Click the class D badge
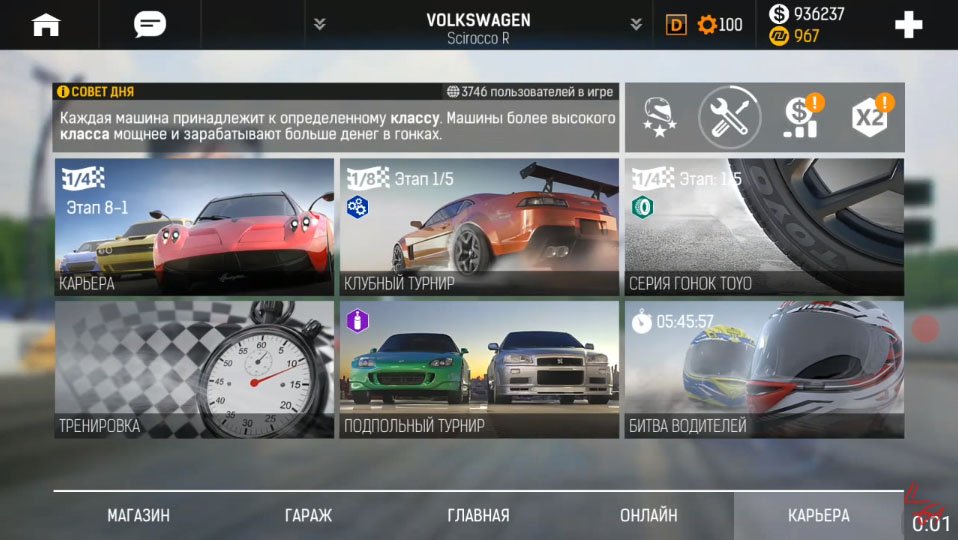This screenshot has width=958, height=540. pyautogui.click(x=677, y=25)
